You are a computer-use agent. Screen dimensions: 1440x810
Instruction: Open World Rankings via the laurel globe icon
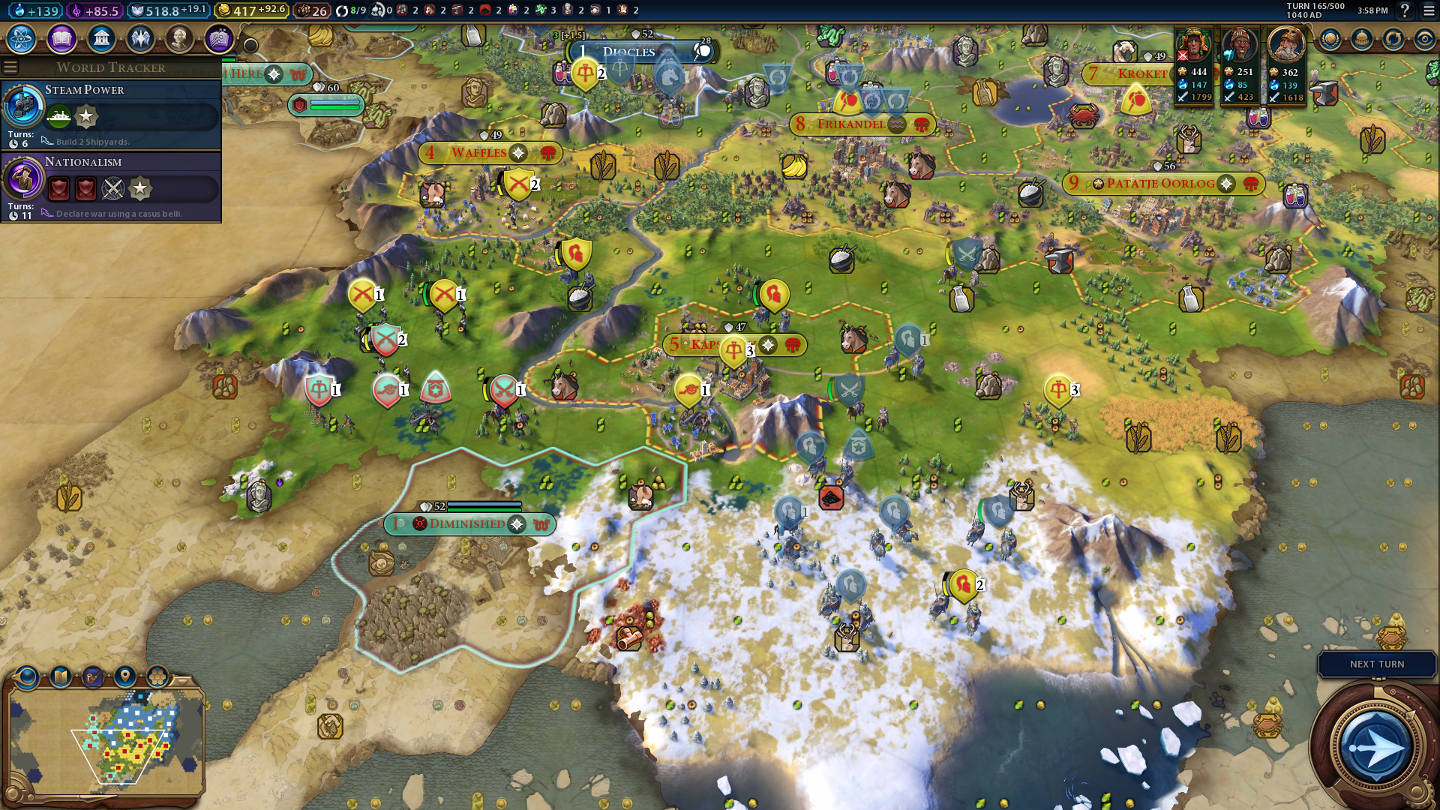click(x=1329, y=39)
